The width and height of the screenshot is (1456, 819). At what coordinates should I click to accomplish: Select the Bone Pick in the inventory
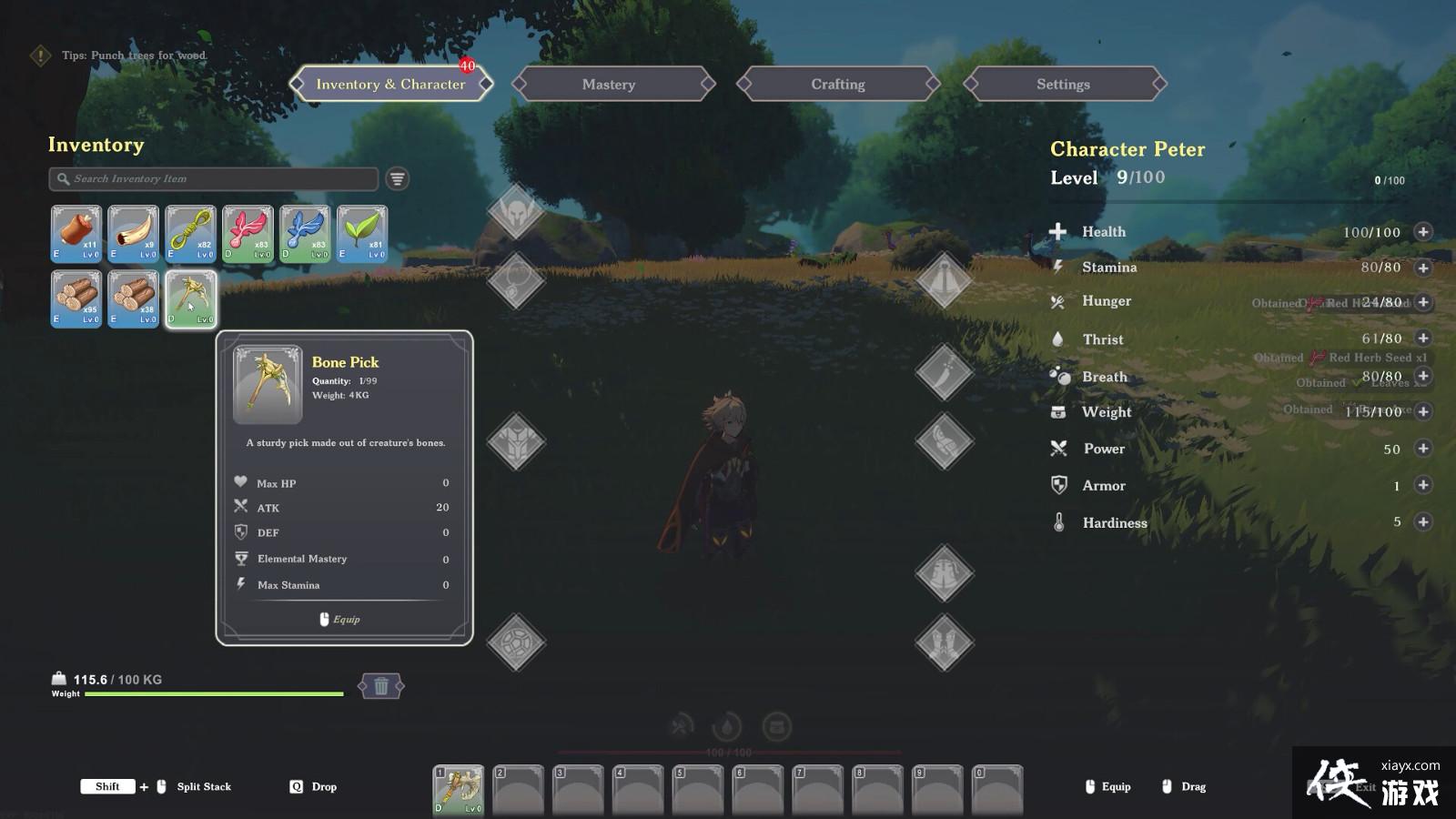pyautogui.click(x=190, y=299)
